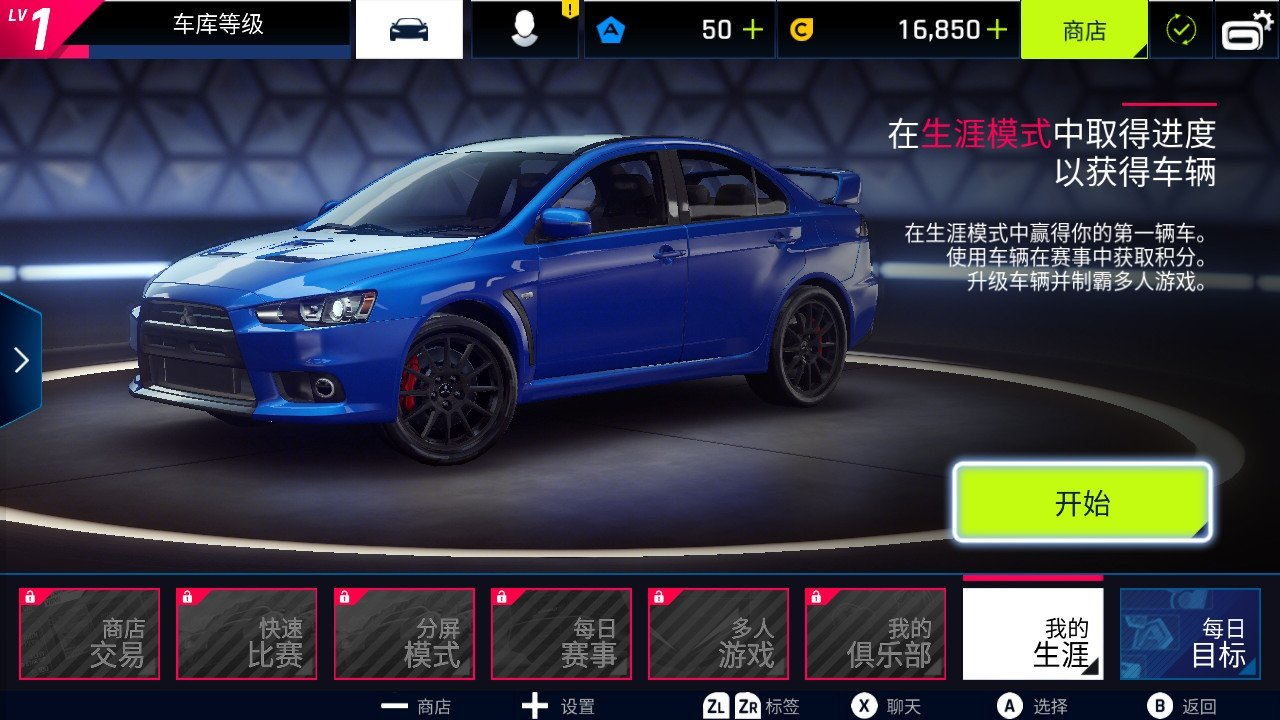The height and width of the screenshot is (720, 1280).
Task: Start career with the 开始 button
Action: point(1082,502)
